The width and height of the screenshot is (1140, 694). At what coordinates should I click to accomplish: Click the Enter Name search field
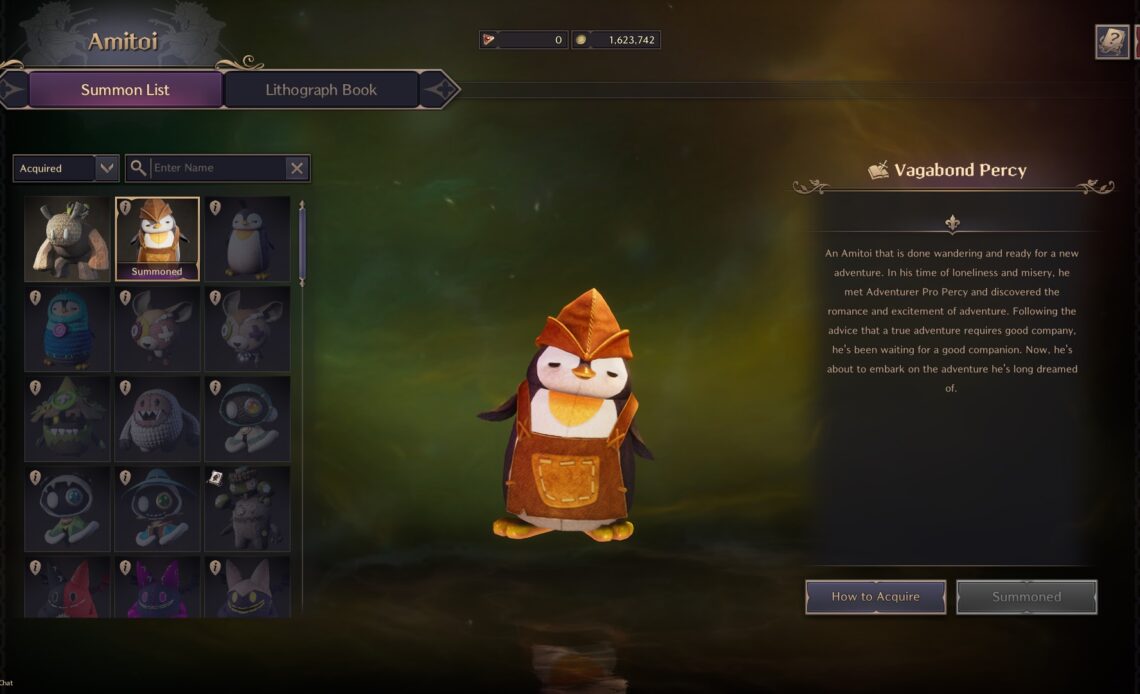click(216, 168)
